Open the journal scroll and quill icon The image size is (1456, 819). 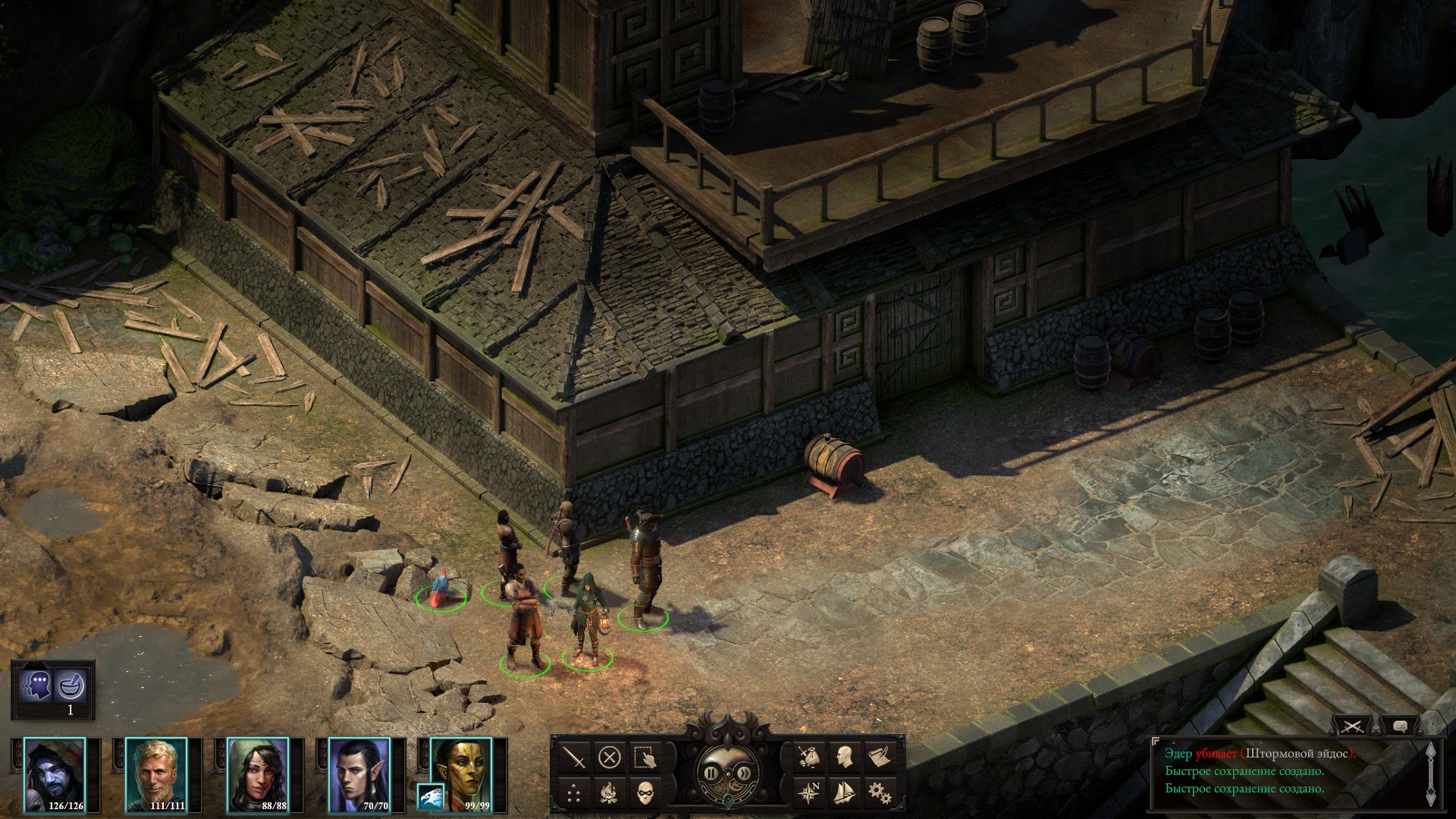(x=880, y=757)
